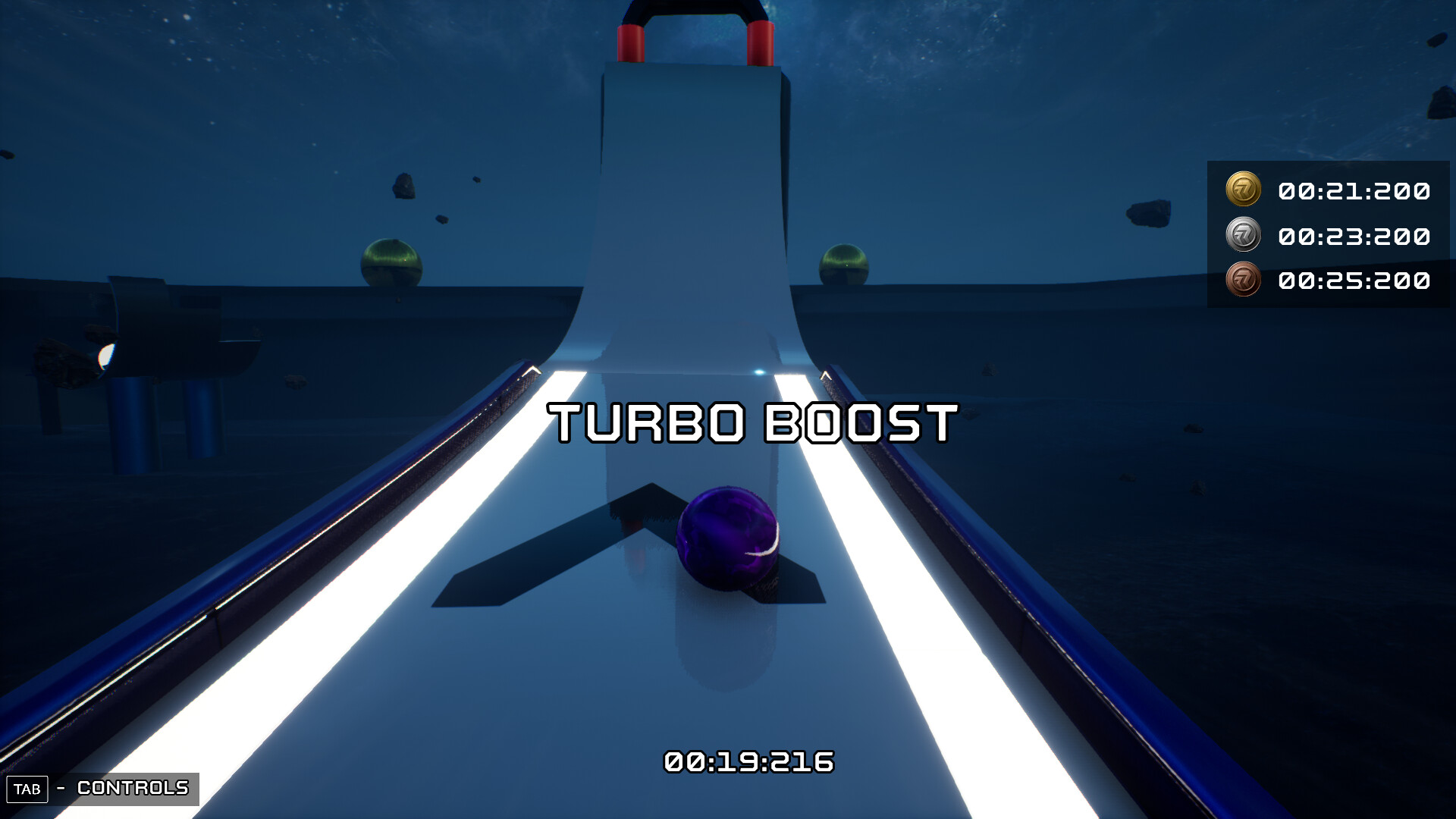Click the TURBO BOOST banner text

point(753,422)
